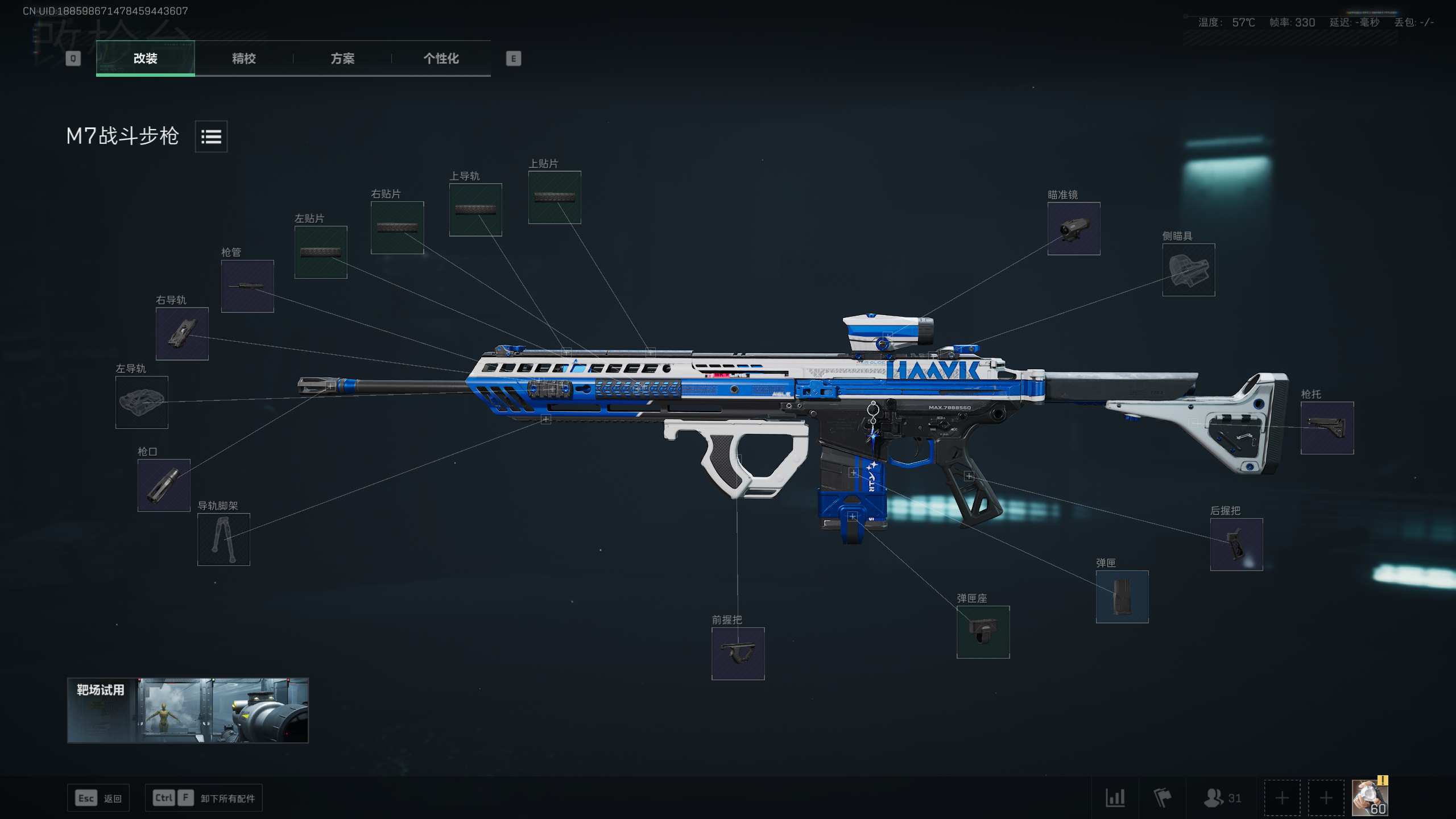Choose the 前握把 foregrip slot
The height and width of the screenshot is (819, 1456).
pyautogui.click(x=738, y=653)
